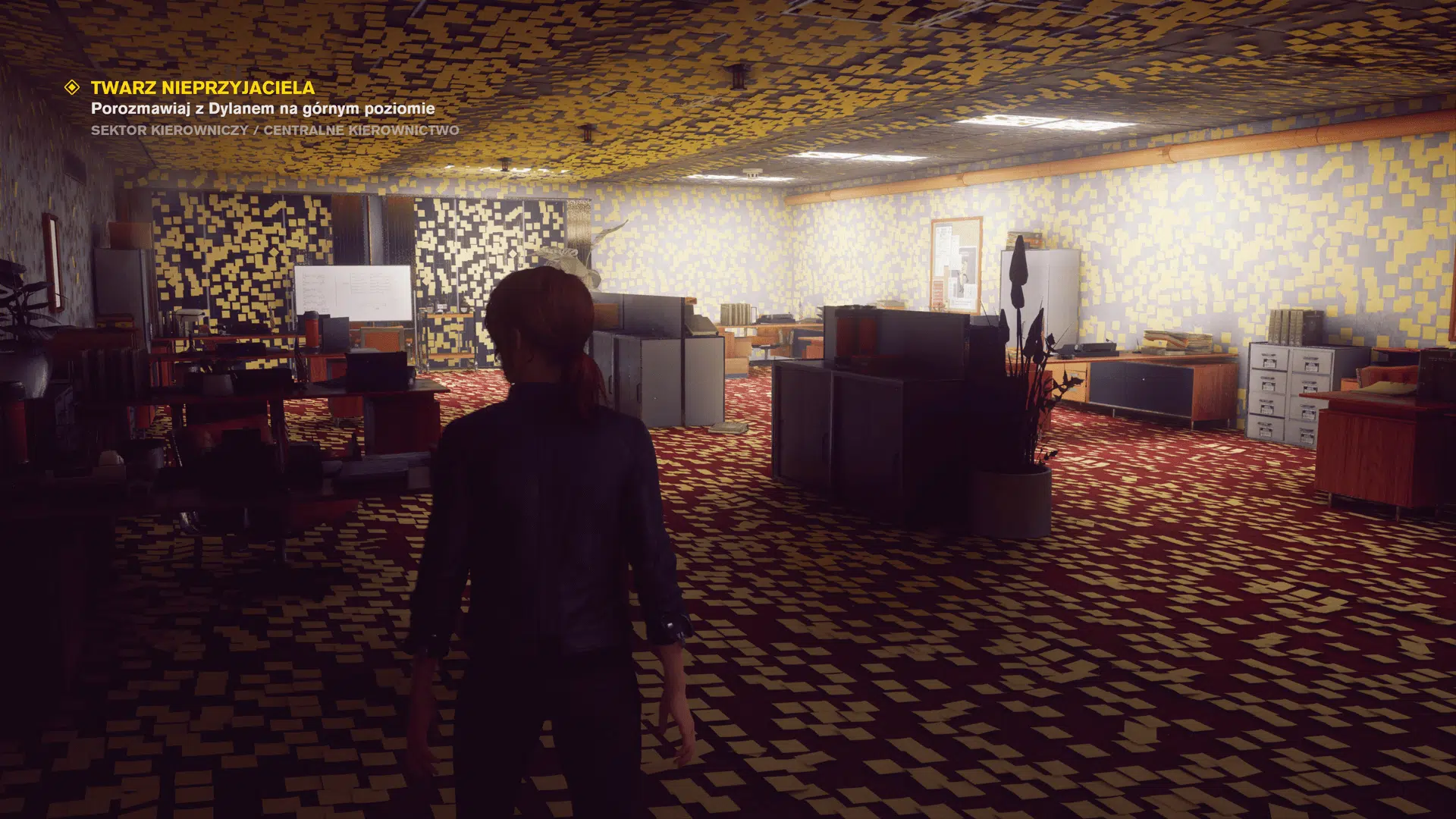
Task: Click the yellow diamond mission marker icon
Action: [x=73, y=87]
